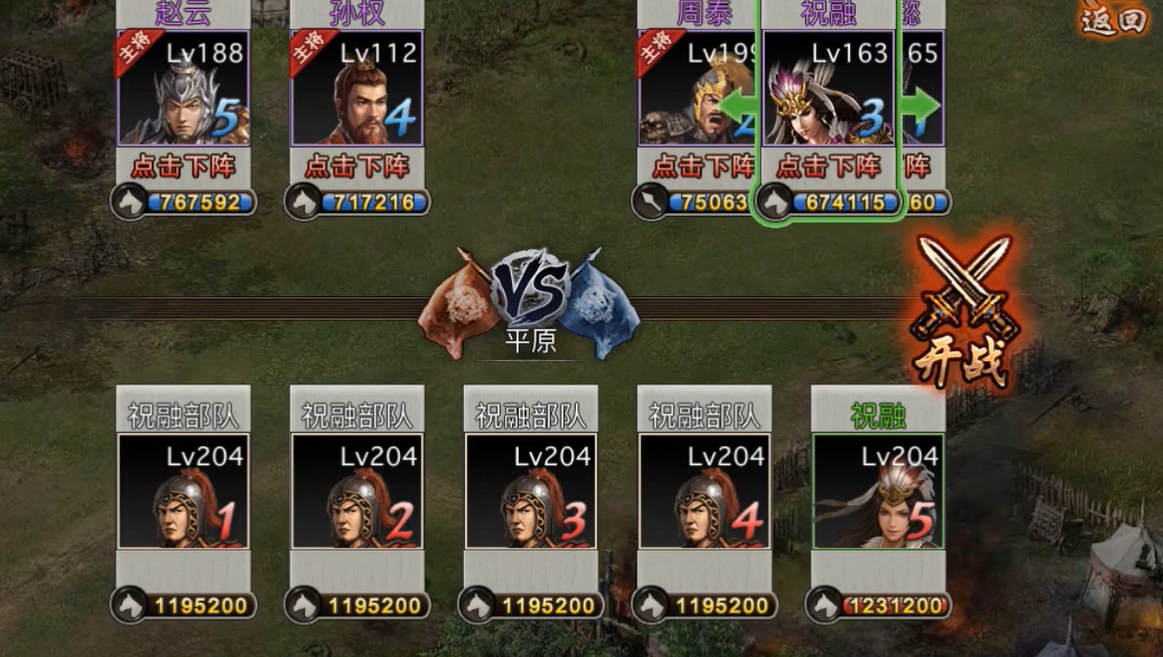Inspect enemy 祝融部队 slot number 2

pyautogui.click(x=357, y=491)
